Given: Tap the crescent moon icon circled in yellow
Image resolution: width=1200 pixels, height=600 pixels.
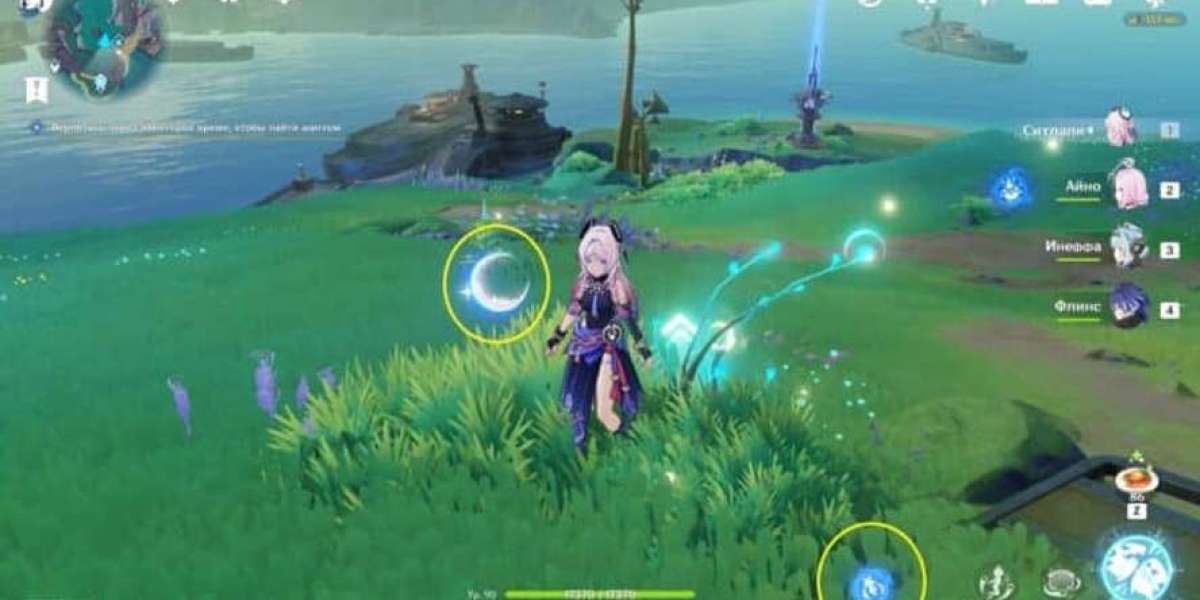Looking at the screenshot, I should pyautogui.click(x=497, y=283).
